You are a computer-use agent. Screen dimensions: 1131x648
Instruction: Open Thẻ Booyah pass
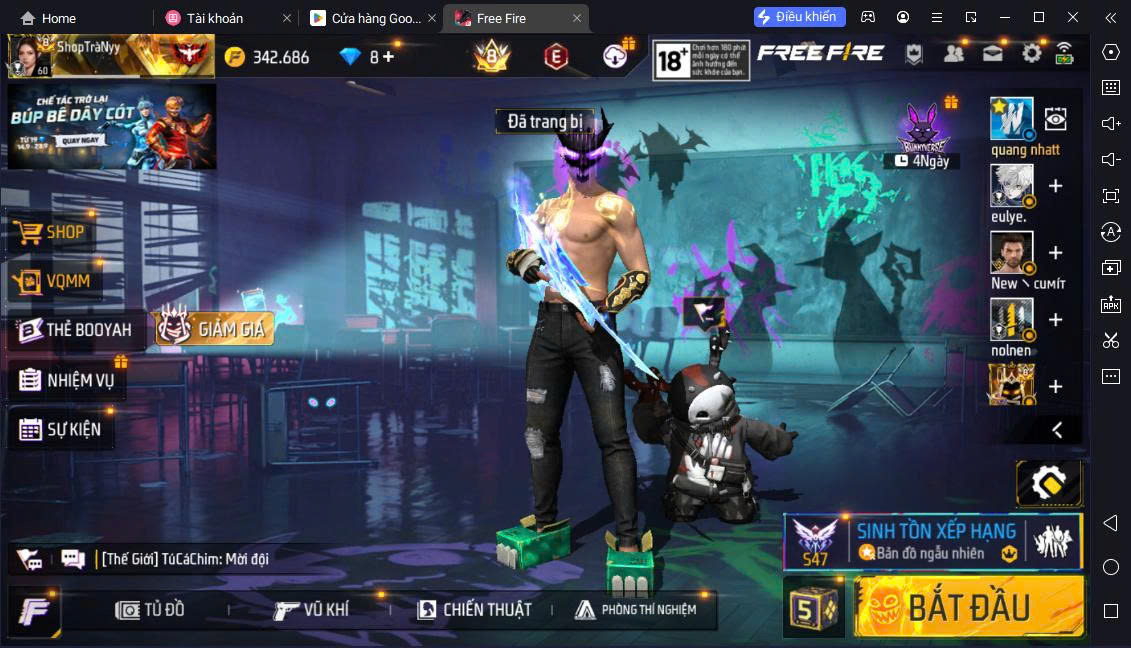(x=76, y=330)
